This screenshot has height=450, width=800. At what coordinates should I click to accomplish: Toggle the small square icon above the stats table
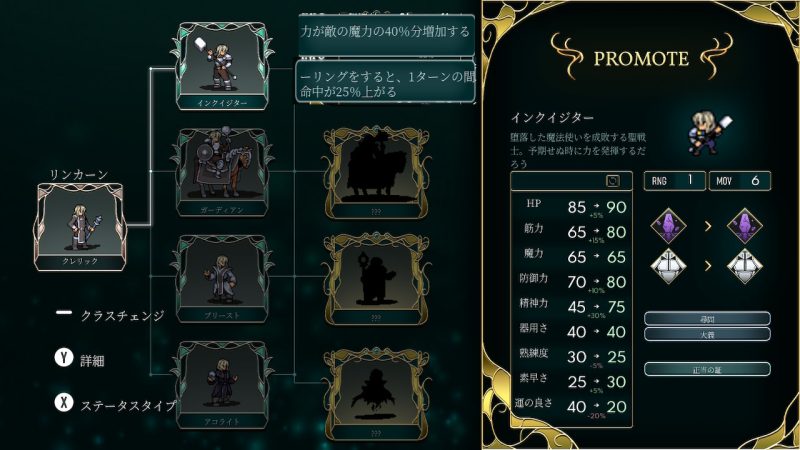(x=613, y=181)
